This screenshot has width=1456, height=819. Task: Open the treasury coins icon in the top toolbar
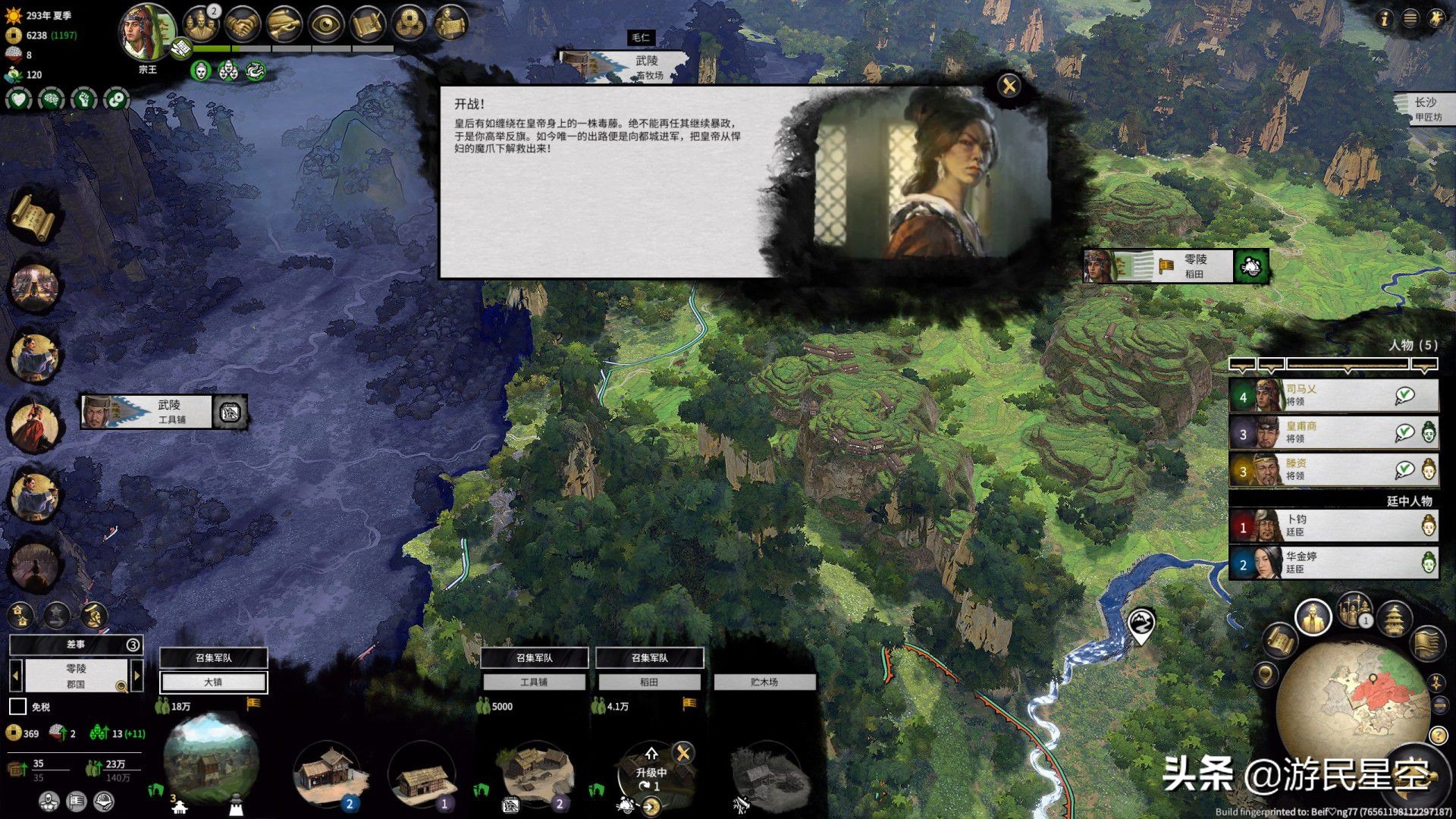(x=410, y=23)
